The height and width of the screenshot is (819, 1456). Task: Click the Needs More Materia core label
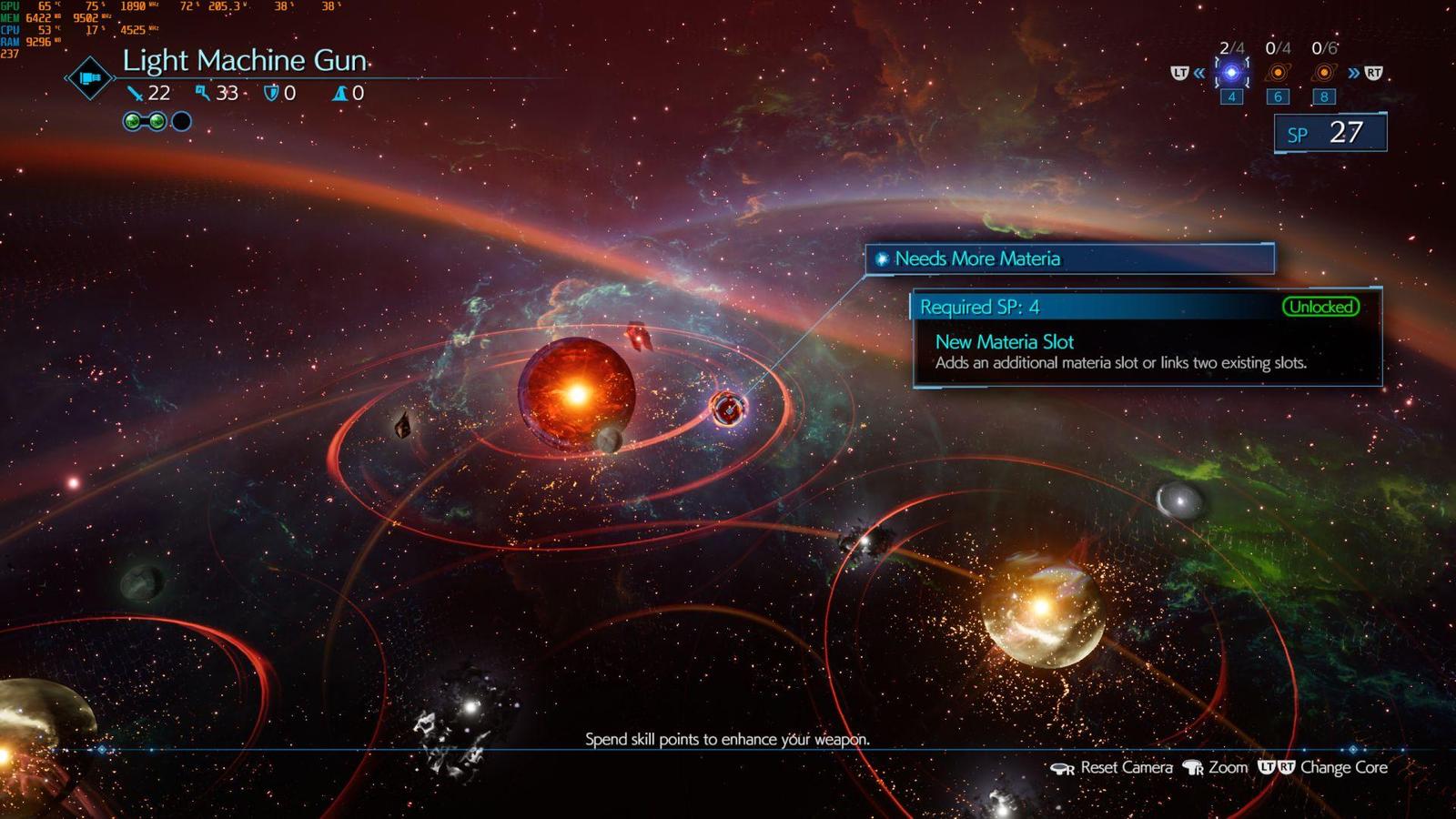pos(1069,258)
